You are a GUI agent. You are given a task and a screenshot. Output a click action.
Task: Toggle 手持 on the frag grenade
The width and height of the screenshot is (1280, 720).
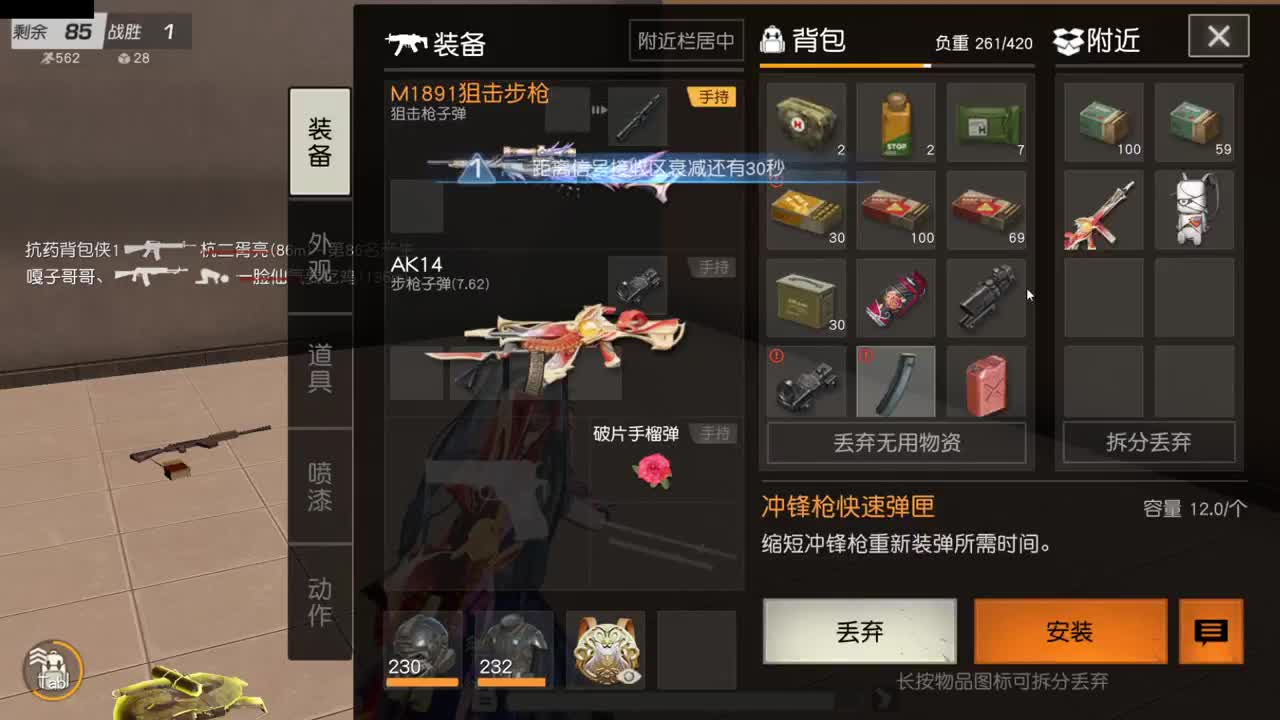point(713,433)
